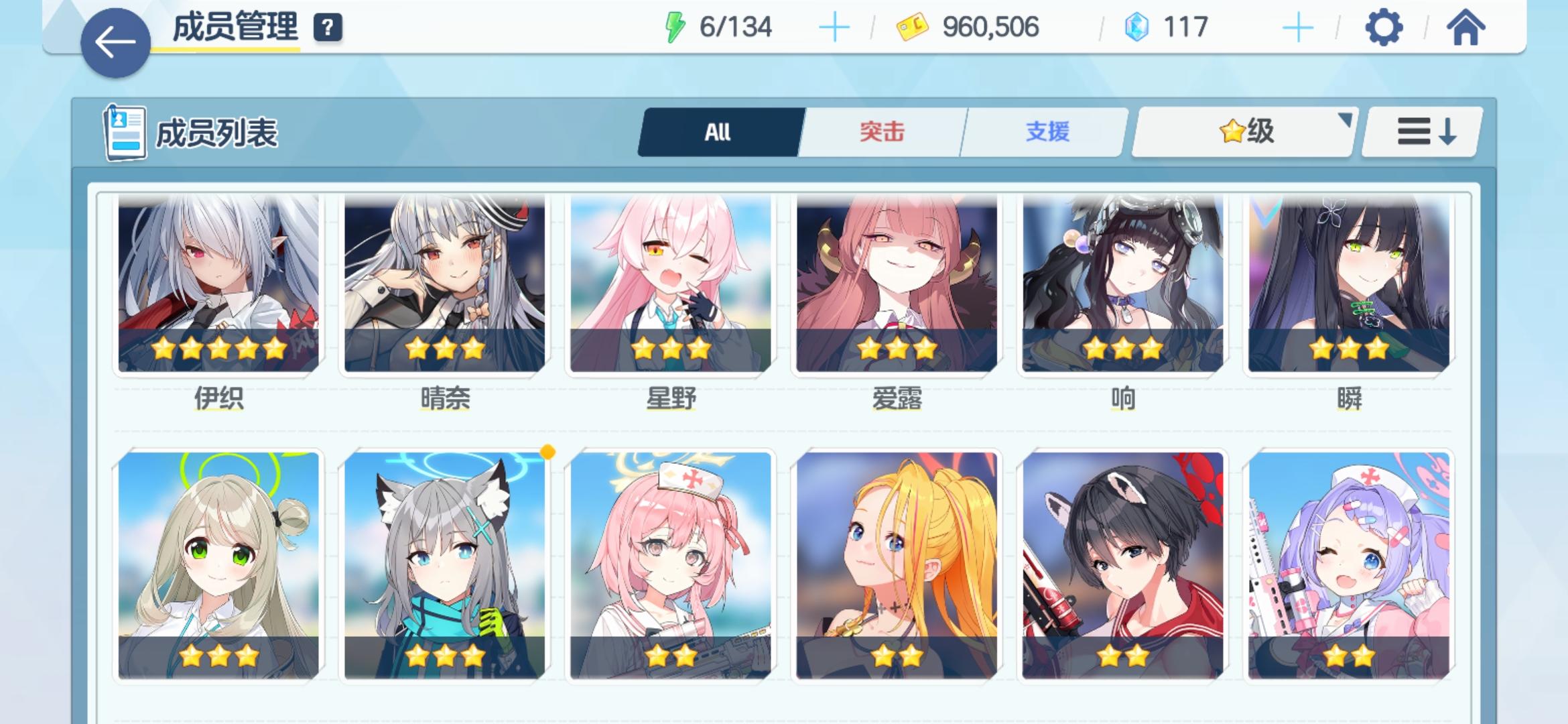
Task: Select the All tab
Action: [x=717, y=132]
